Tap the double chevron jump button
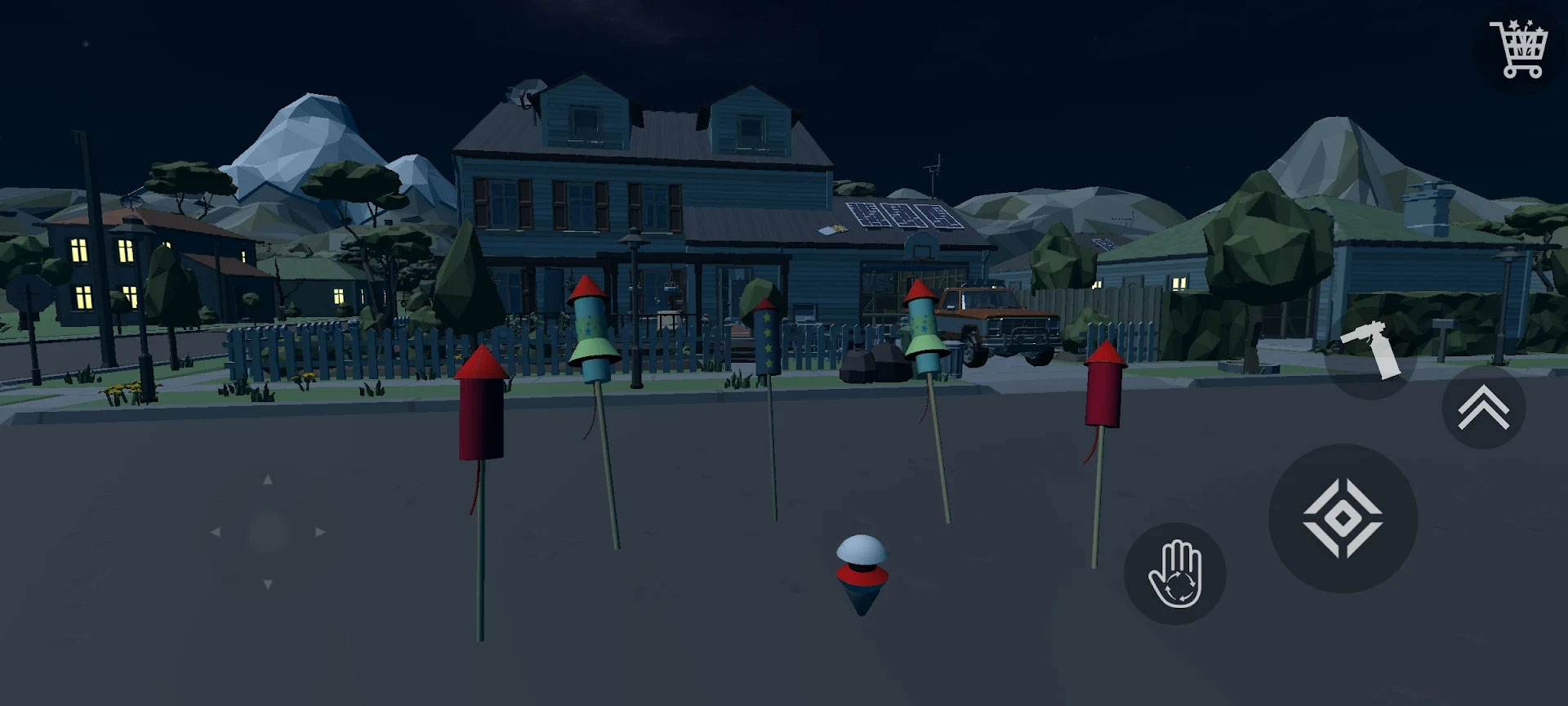 [x=1483, y=407]
